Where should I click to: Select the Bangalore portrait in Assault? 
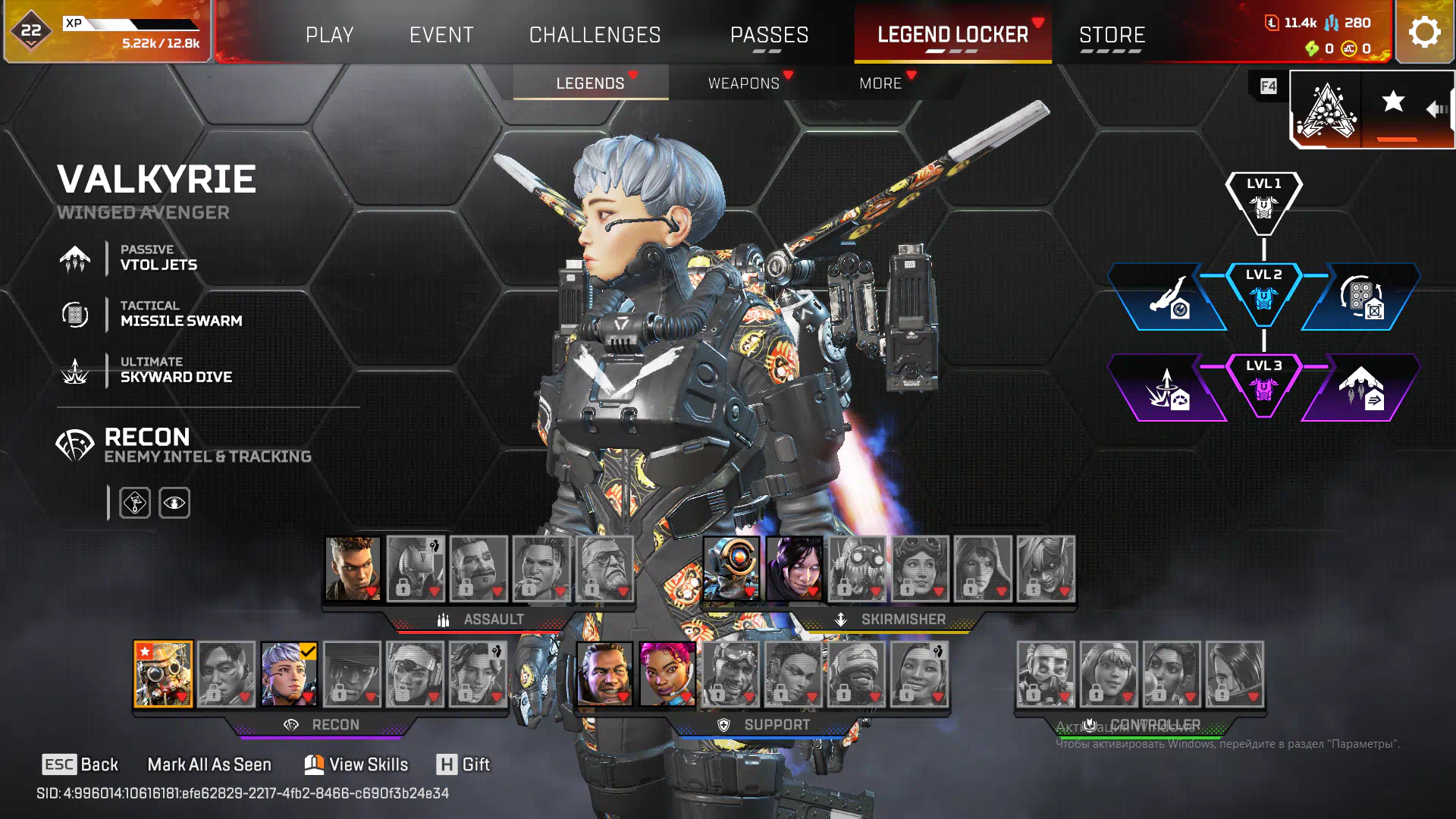click(353, 569)
